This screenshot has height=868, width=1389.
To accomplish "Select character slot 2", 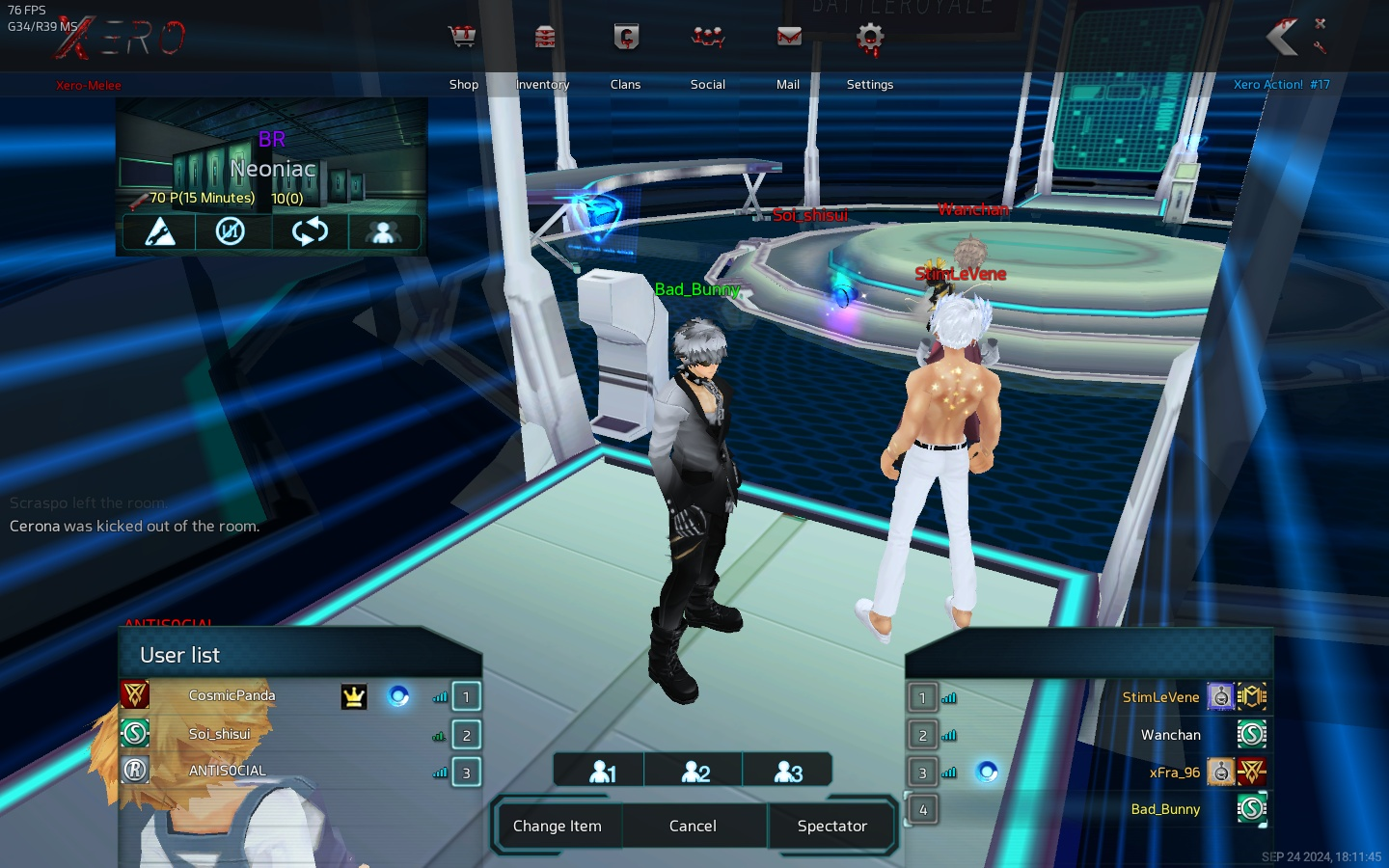I will coord(695,772).
